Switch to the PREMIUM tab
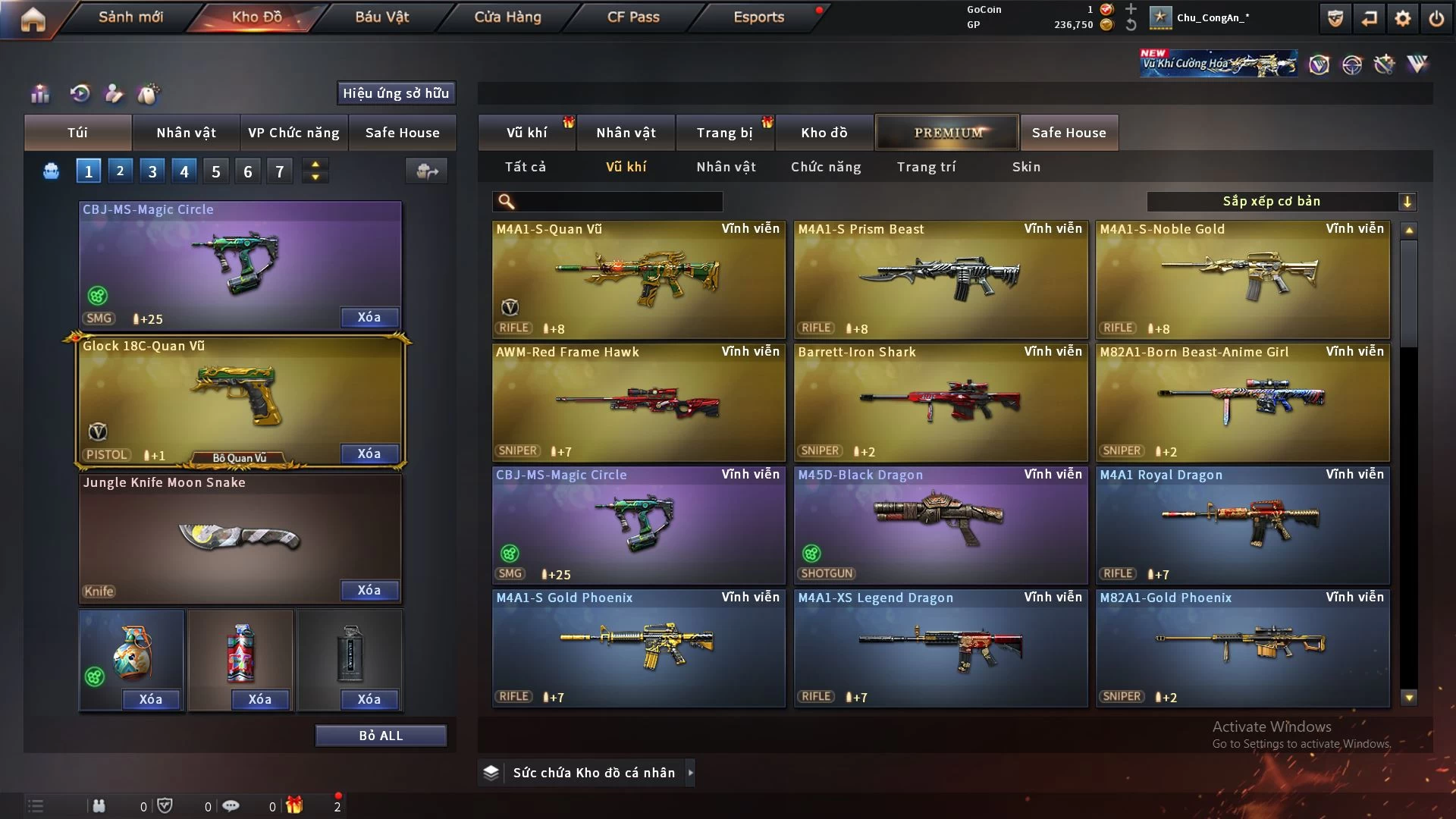Viewport: 1456px width, 819px height. [947, 133]
